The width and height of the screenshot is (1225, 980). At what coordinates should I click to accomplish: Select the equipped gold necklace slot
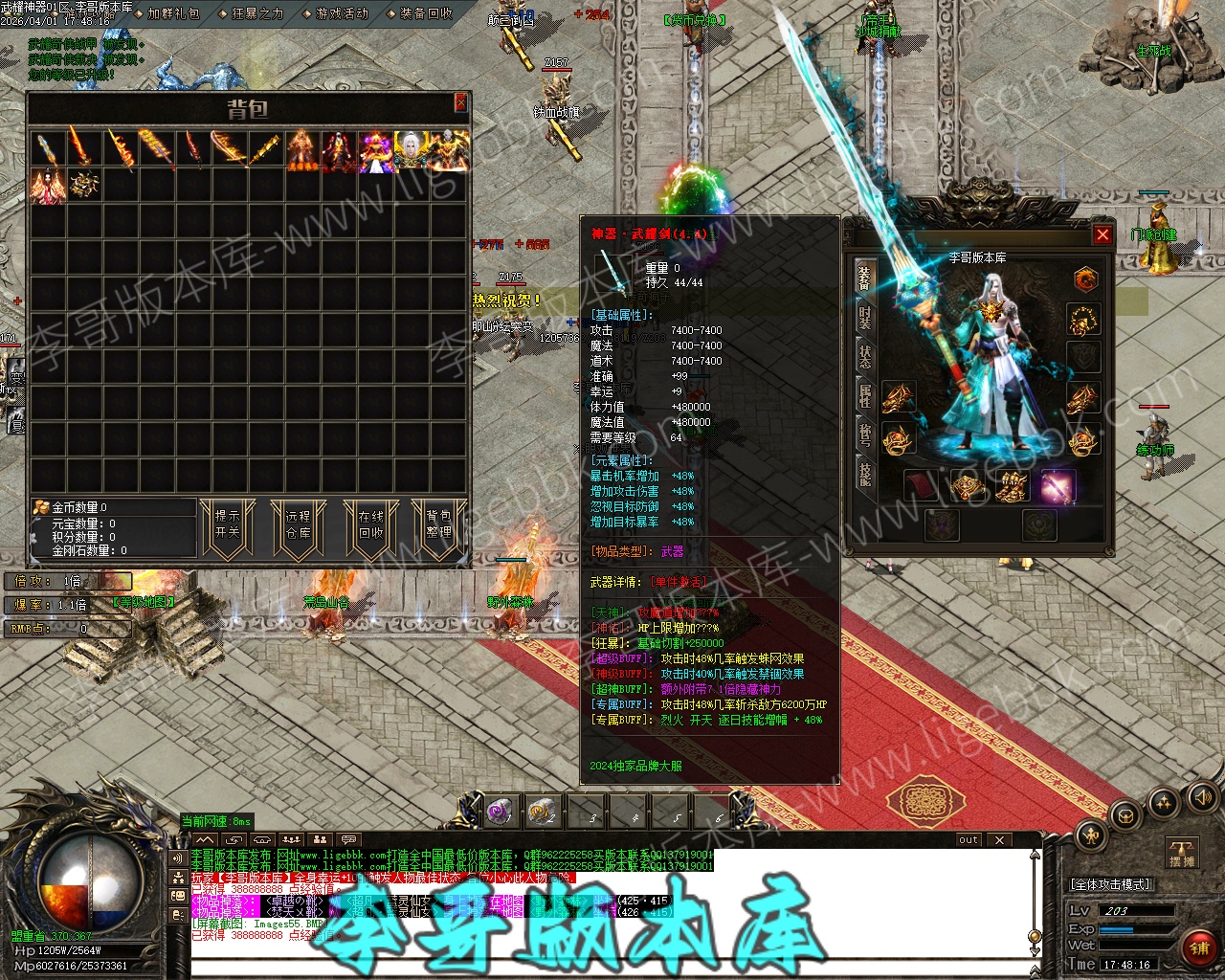click(1083, 320)
